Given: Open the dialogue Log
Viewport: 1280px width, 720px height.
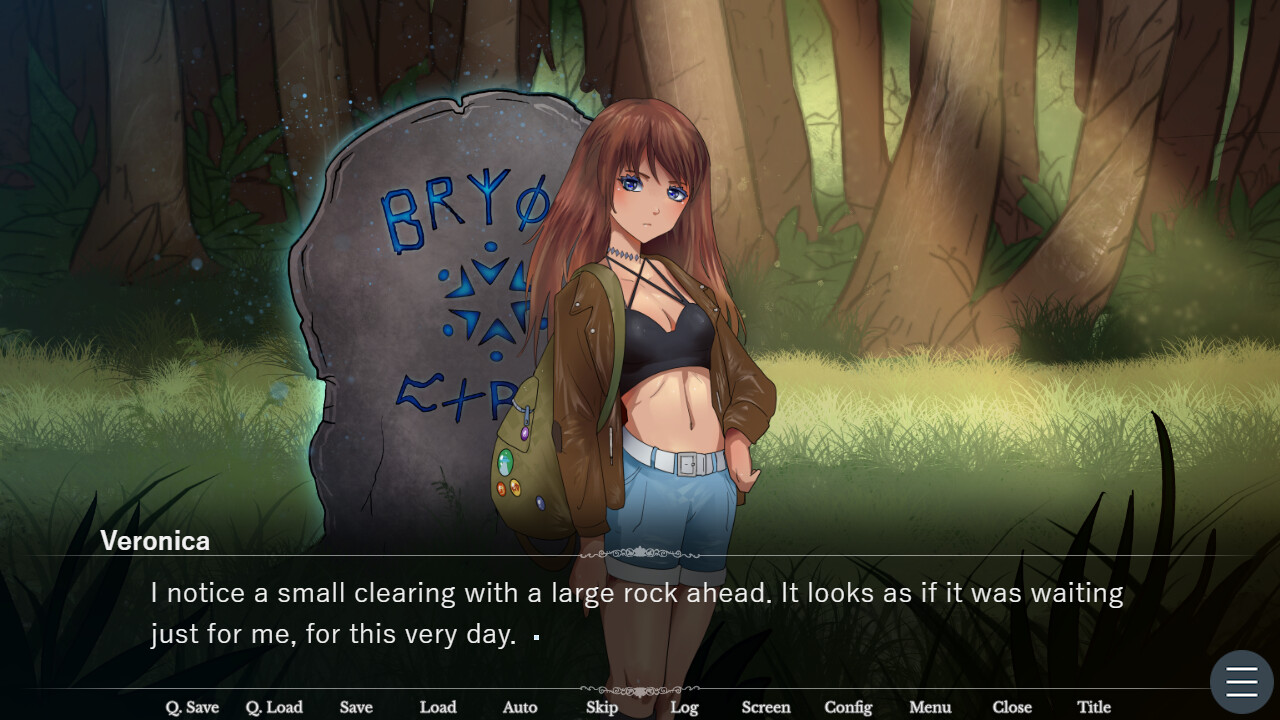Looking at the screenshot, I should tap(684, 707).
